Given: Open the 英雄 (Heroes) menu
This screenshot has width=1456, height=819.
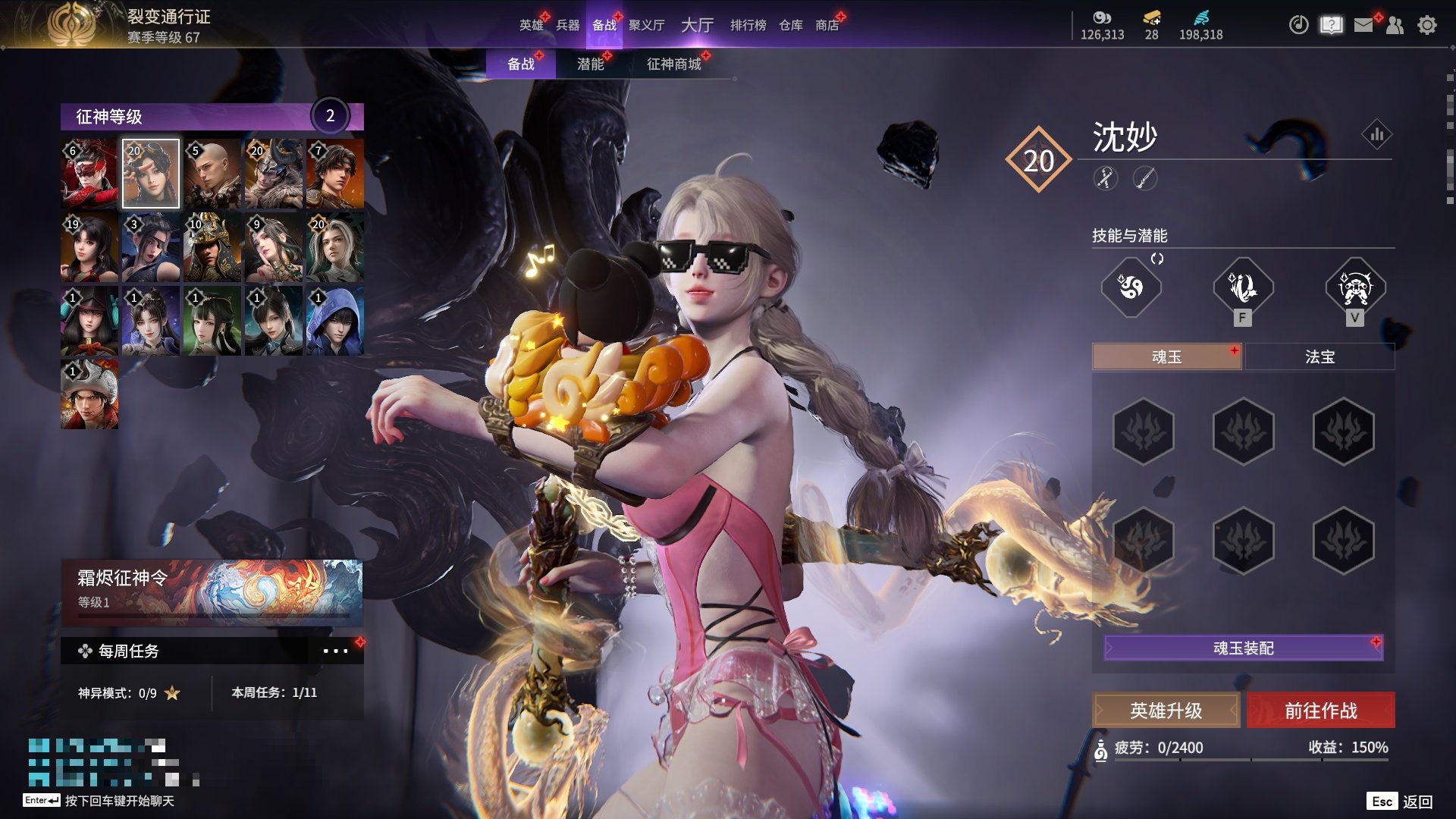Looking at the screenshot, I should coord(531,25).
